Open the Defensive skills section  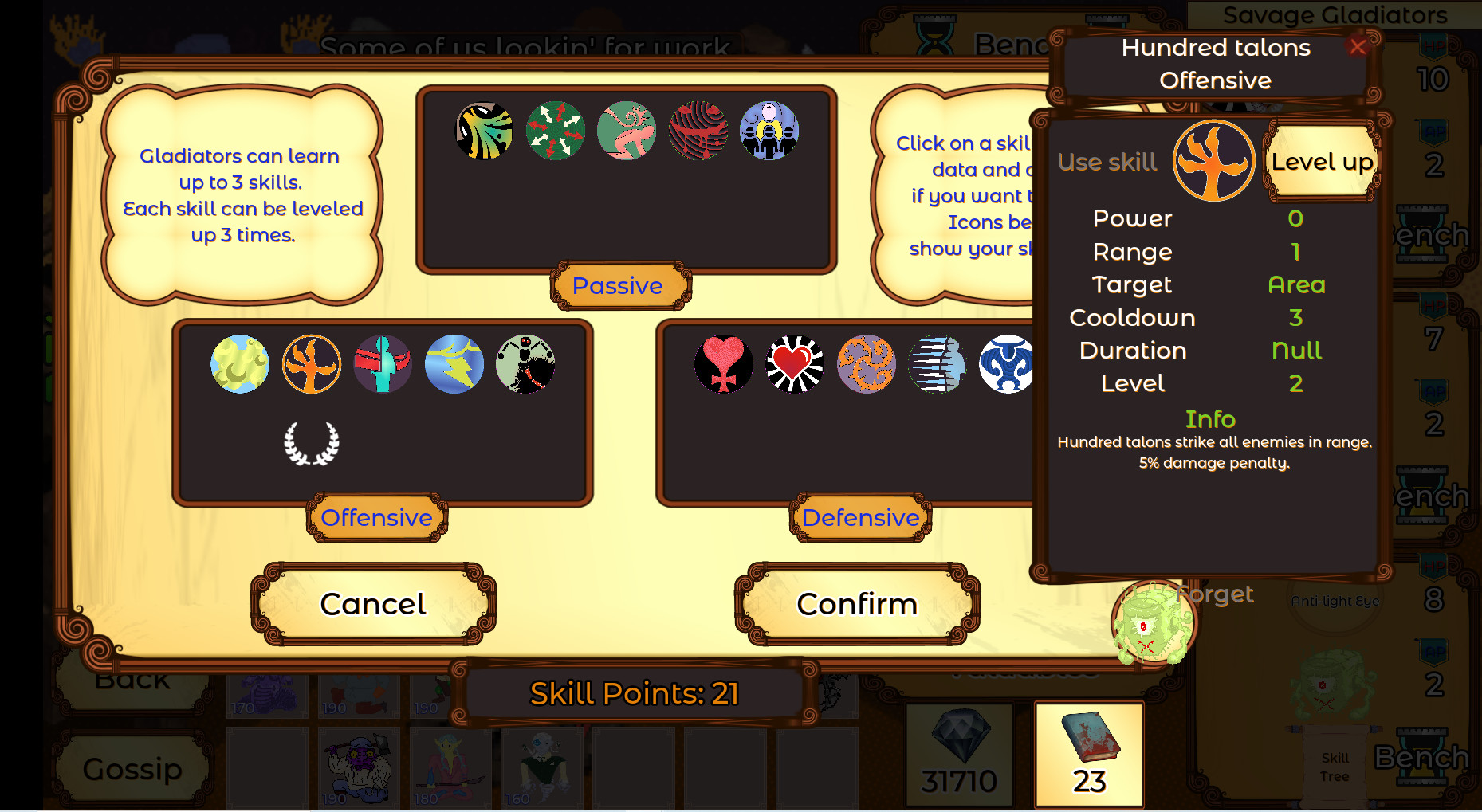pyautogui.click(x=859, y=518)
